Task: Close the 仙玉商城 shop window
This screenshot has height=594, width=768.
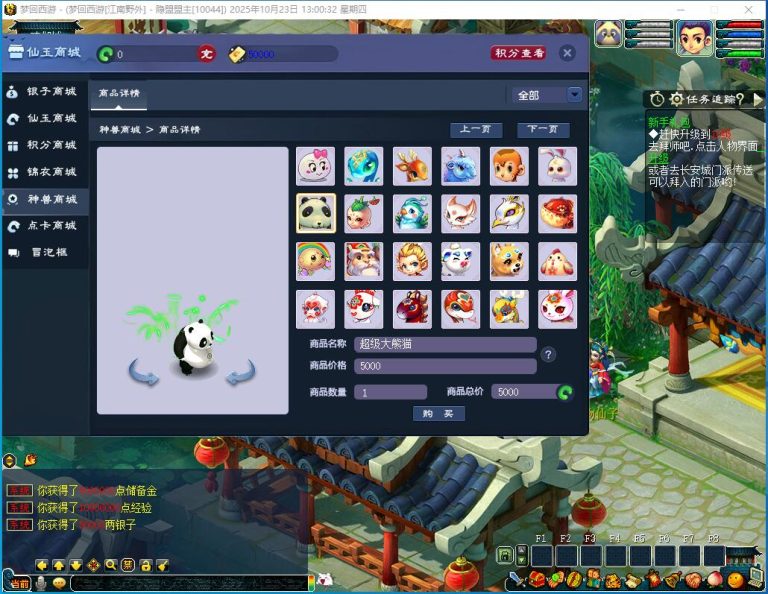Action: click(x=567, y=53)
